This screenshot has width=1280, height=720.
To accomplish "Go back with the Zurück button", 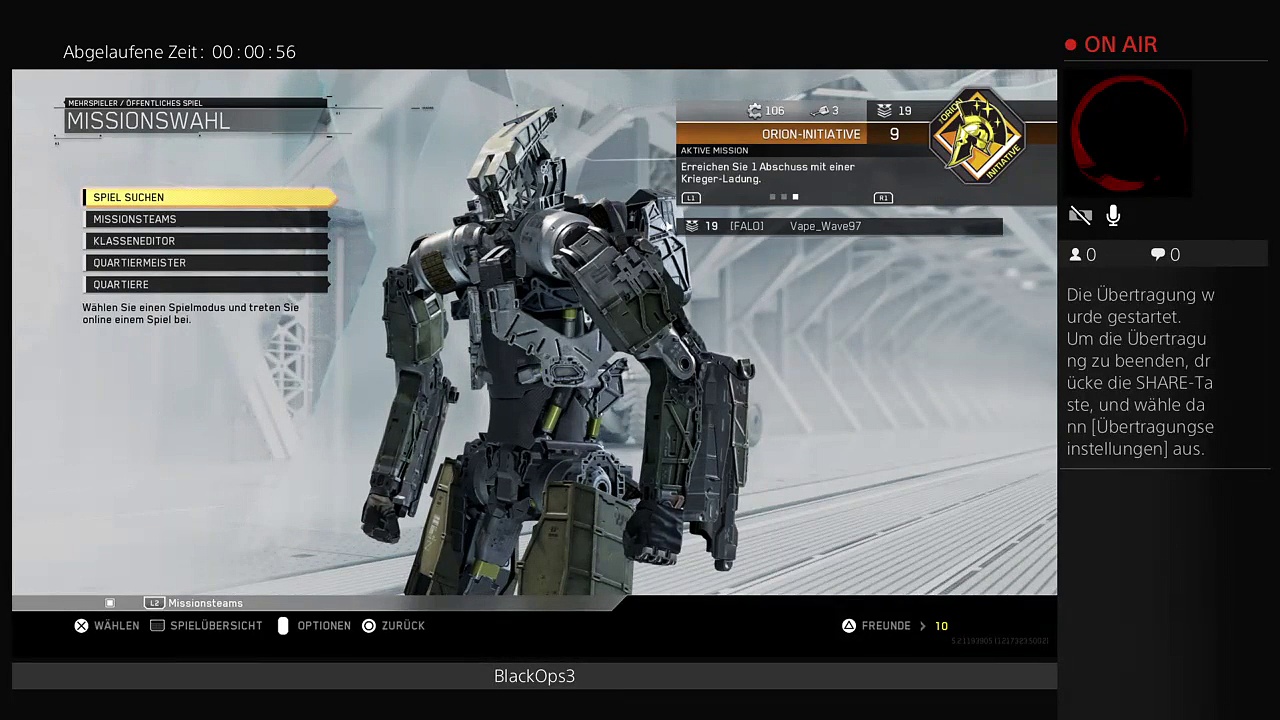I will [x=393, y=626].
